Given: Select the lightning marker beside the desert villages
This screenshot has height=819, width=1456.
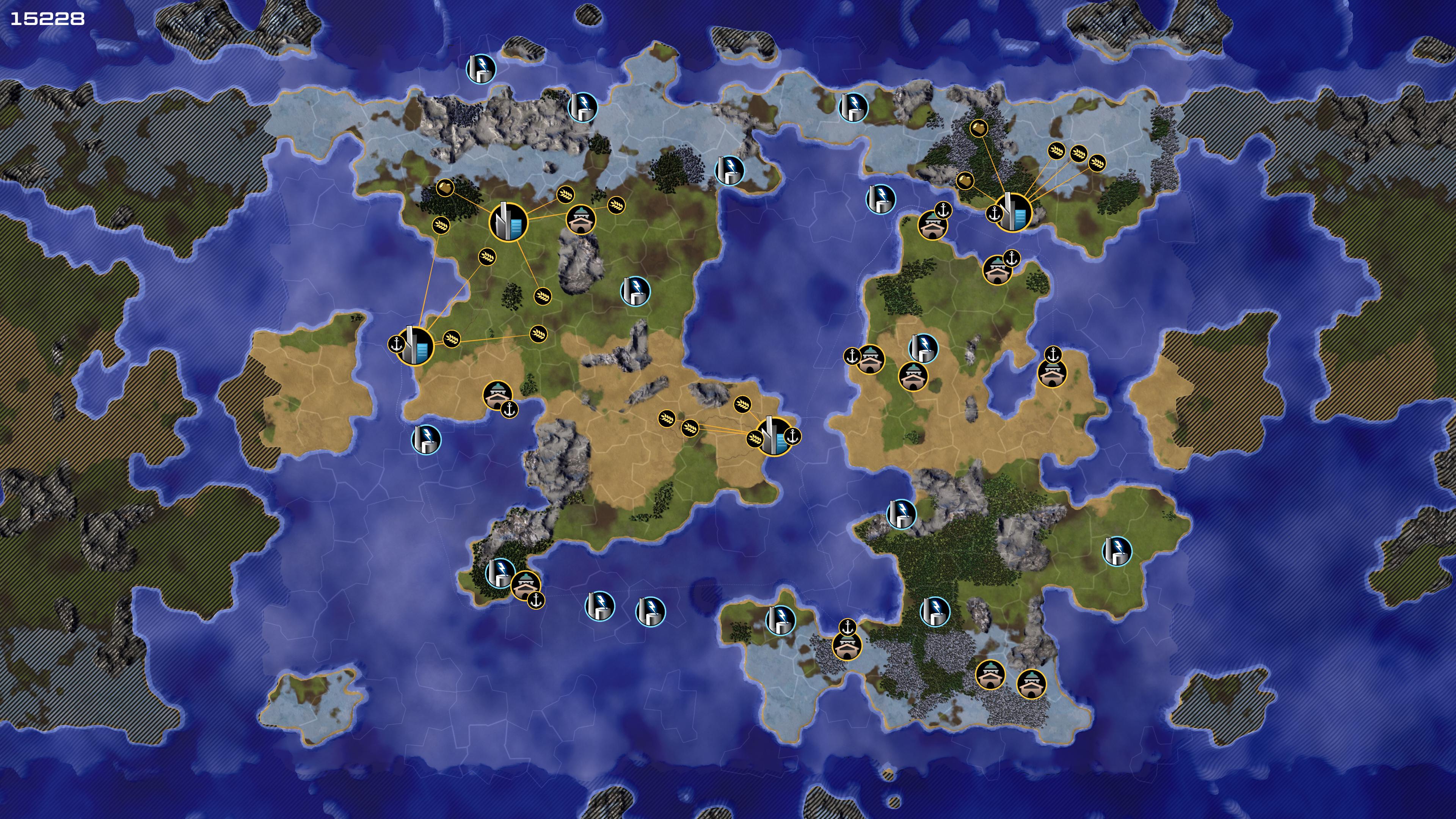Looking at the screenshot, I should coord(923,348).
